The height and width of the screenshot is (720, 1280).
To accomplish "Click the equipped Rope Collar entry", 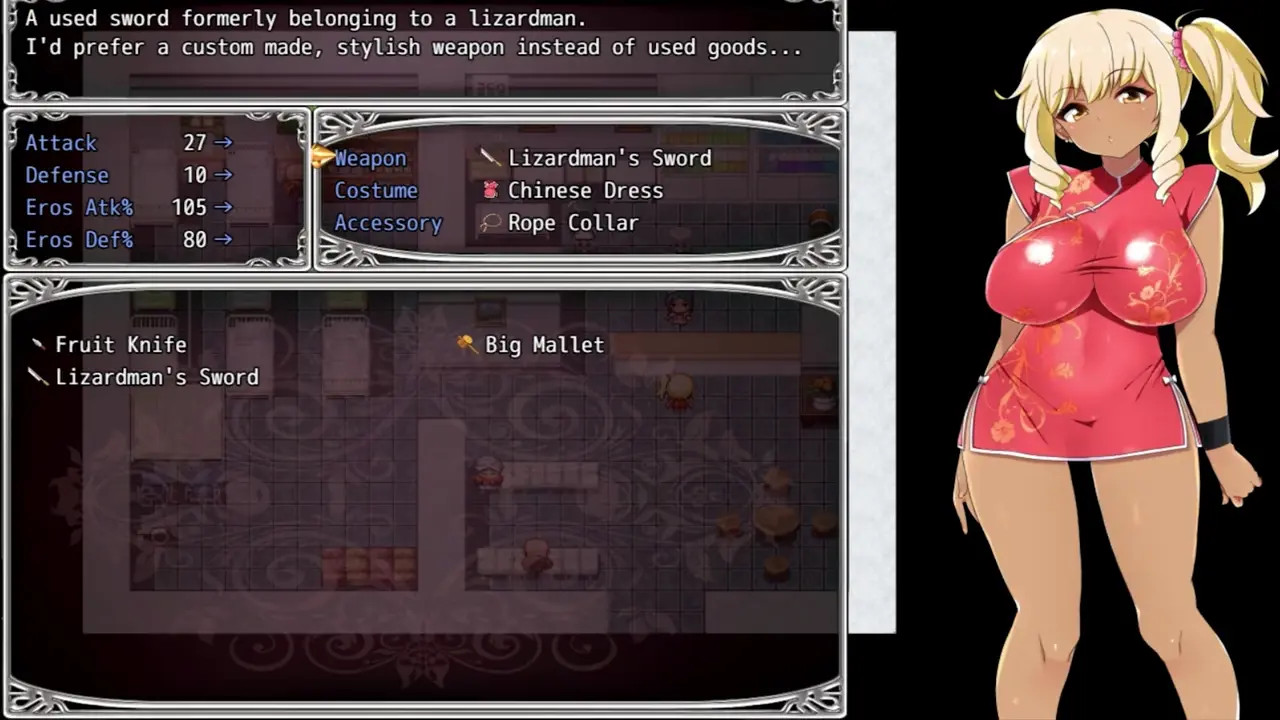I will (572, 223).
